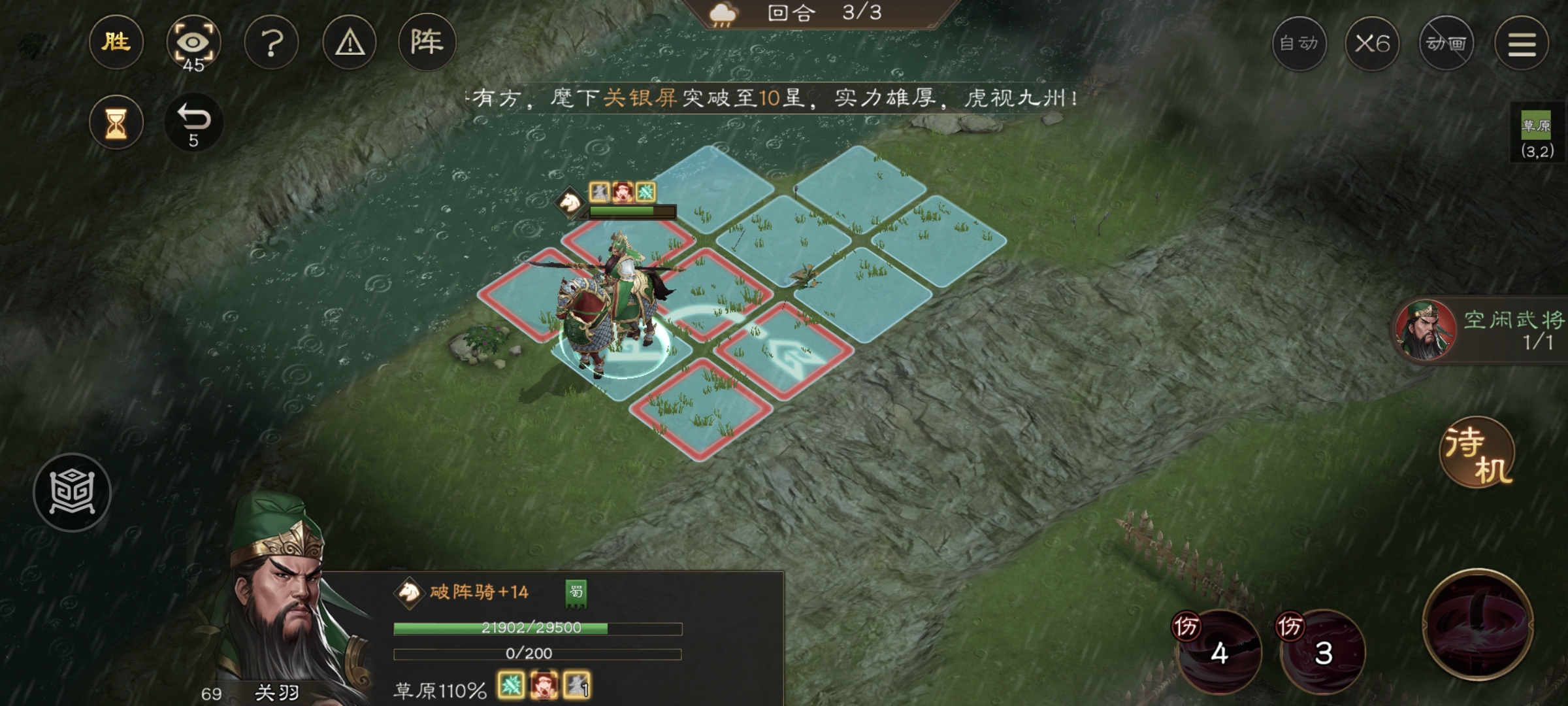Toggle 动画 animation playback
The height and width of the screenshot is (706, 1568).
point(1446,44)
